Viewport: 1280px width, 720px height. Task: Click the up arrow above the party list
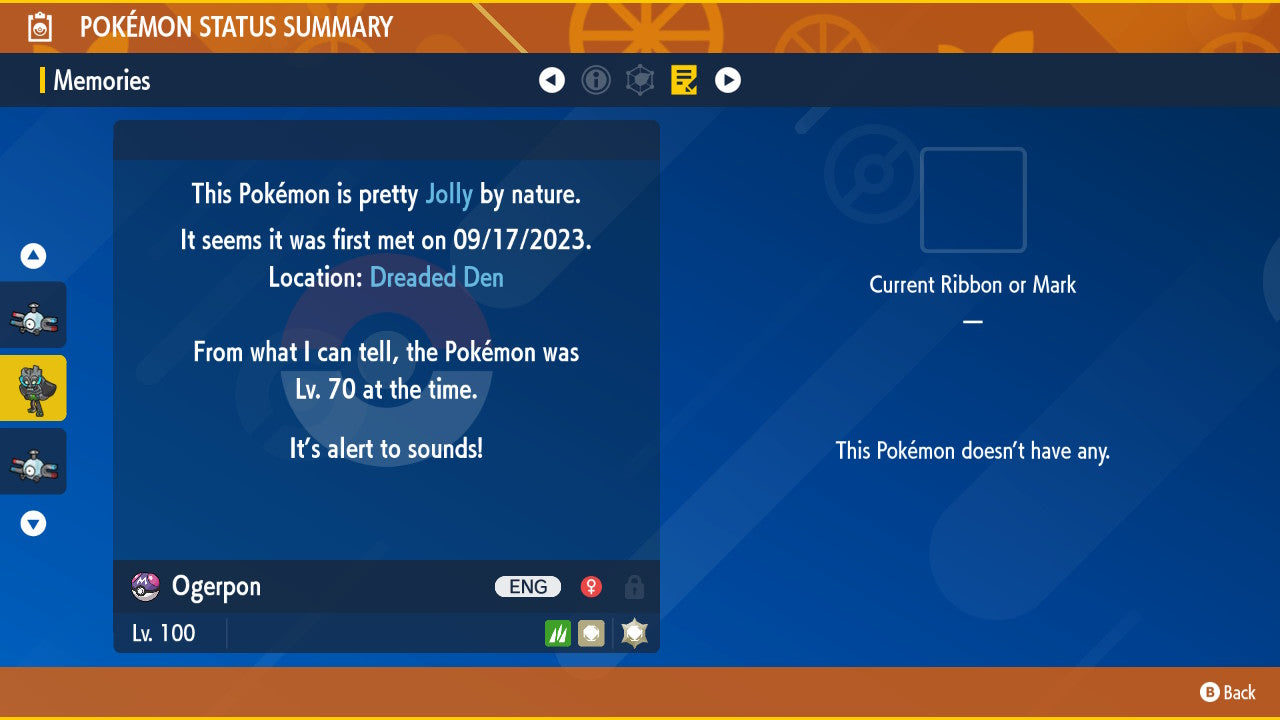pos(32,255)
